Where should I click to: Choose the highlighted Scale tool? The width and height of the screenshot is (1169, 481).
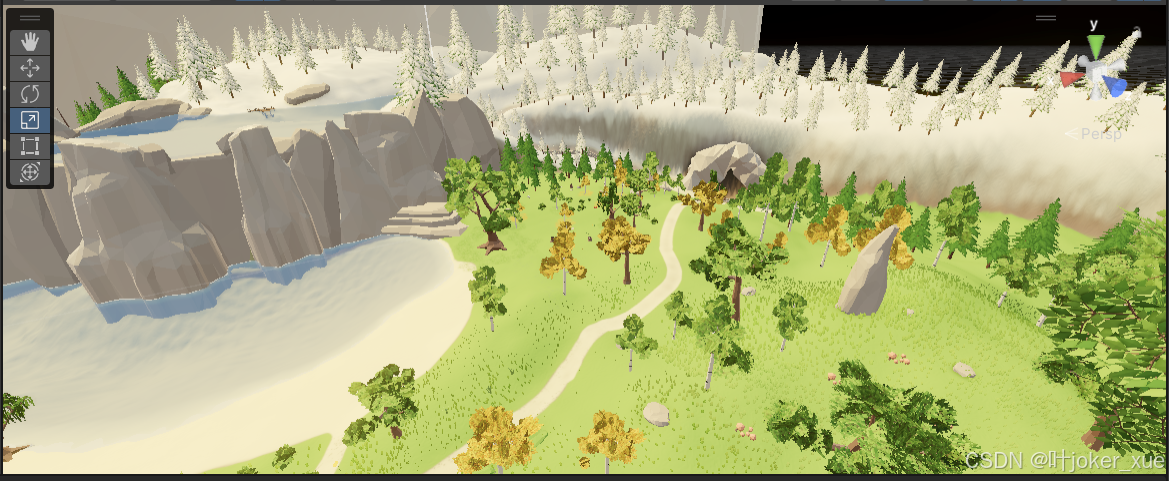30,120
